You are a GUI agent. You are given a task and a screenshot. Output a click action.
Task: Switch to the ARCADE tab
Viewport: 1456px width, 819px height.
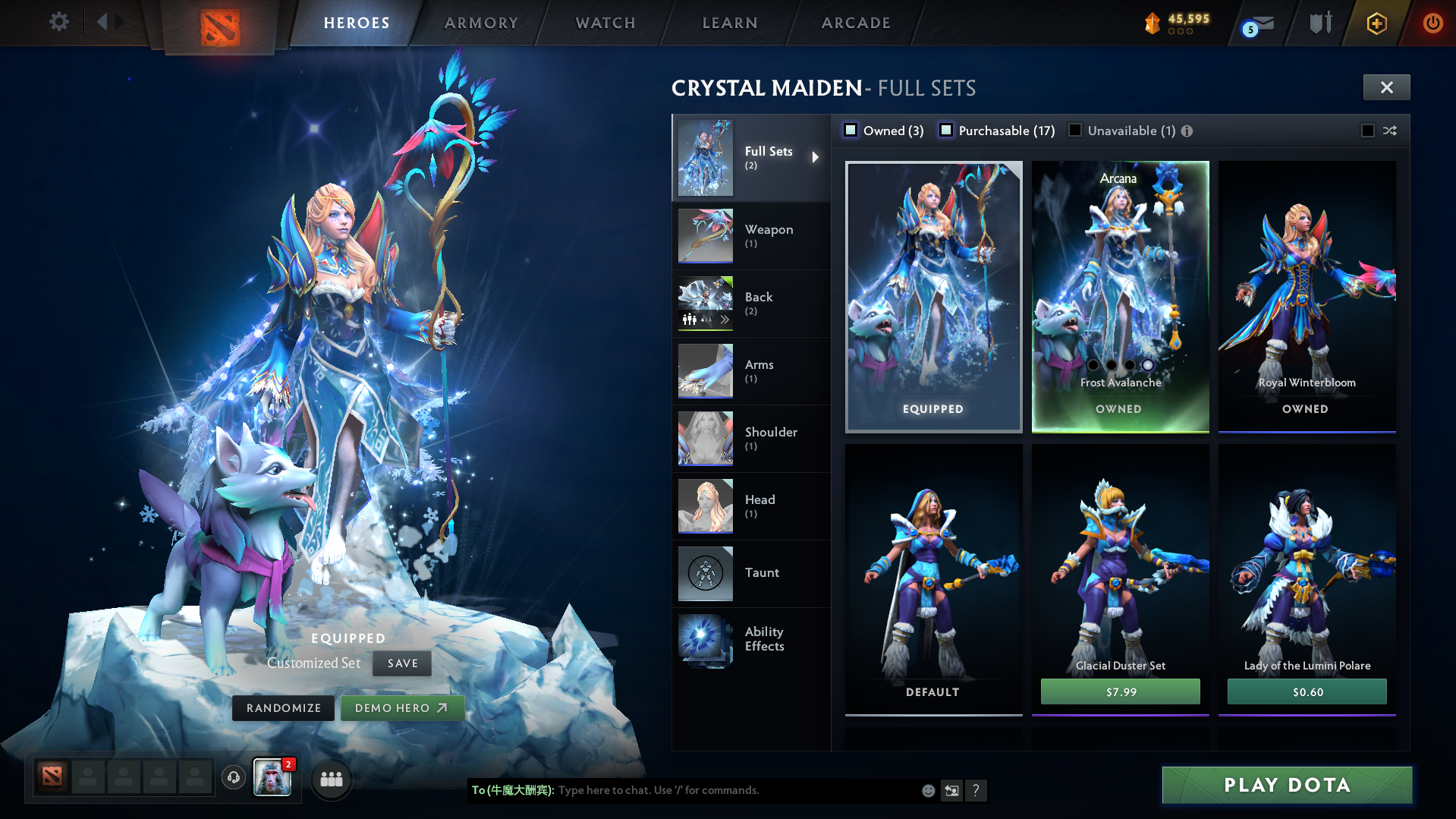pyautogui.click(x=854, y=23)
